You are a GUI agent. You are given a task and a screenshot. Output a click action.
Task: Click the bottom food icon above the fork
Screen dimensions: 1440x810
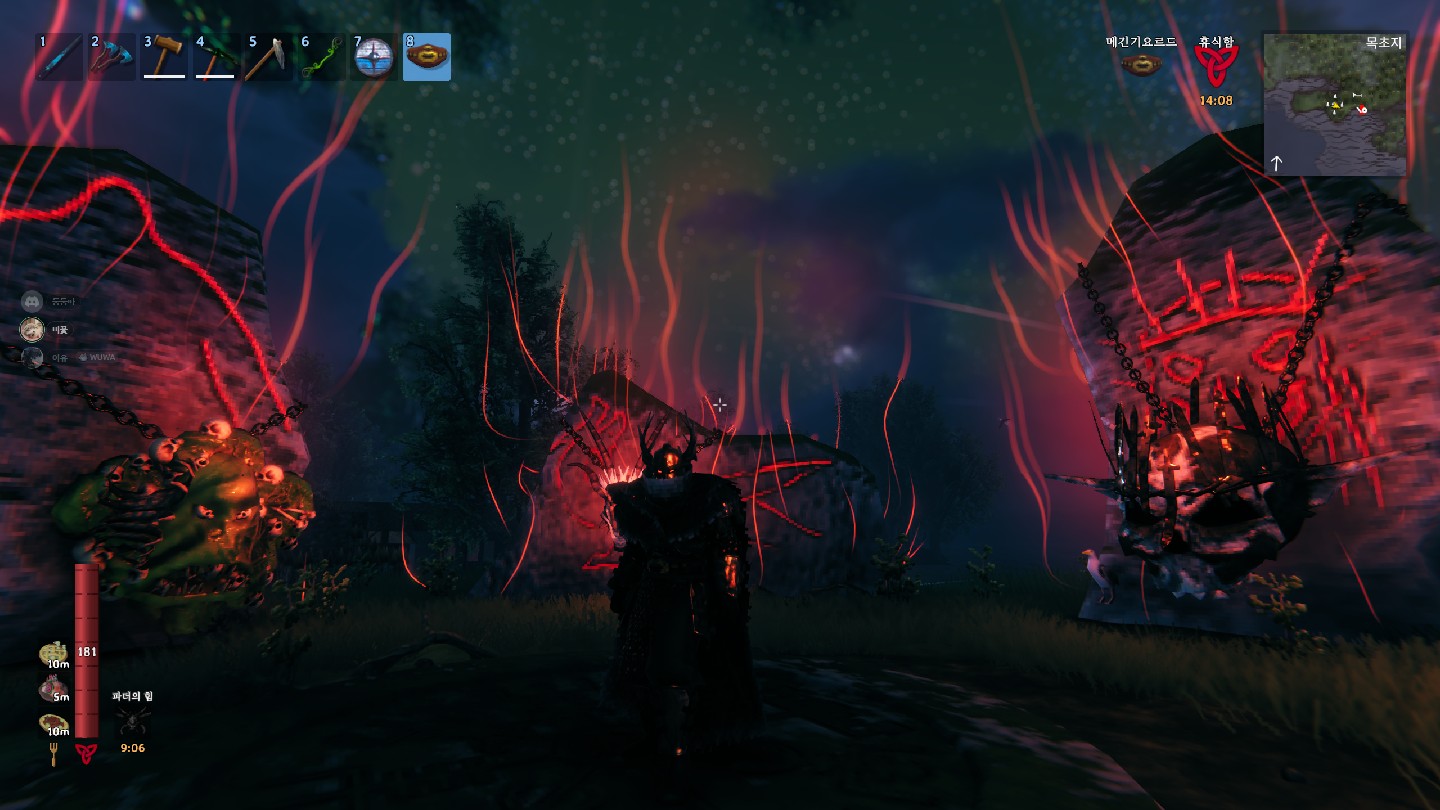[x=54, y=724]
